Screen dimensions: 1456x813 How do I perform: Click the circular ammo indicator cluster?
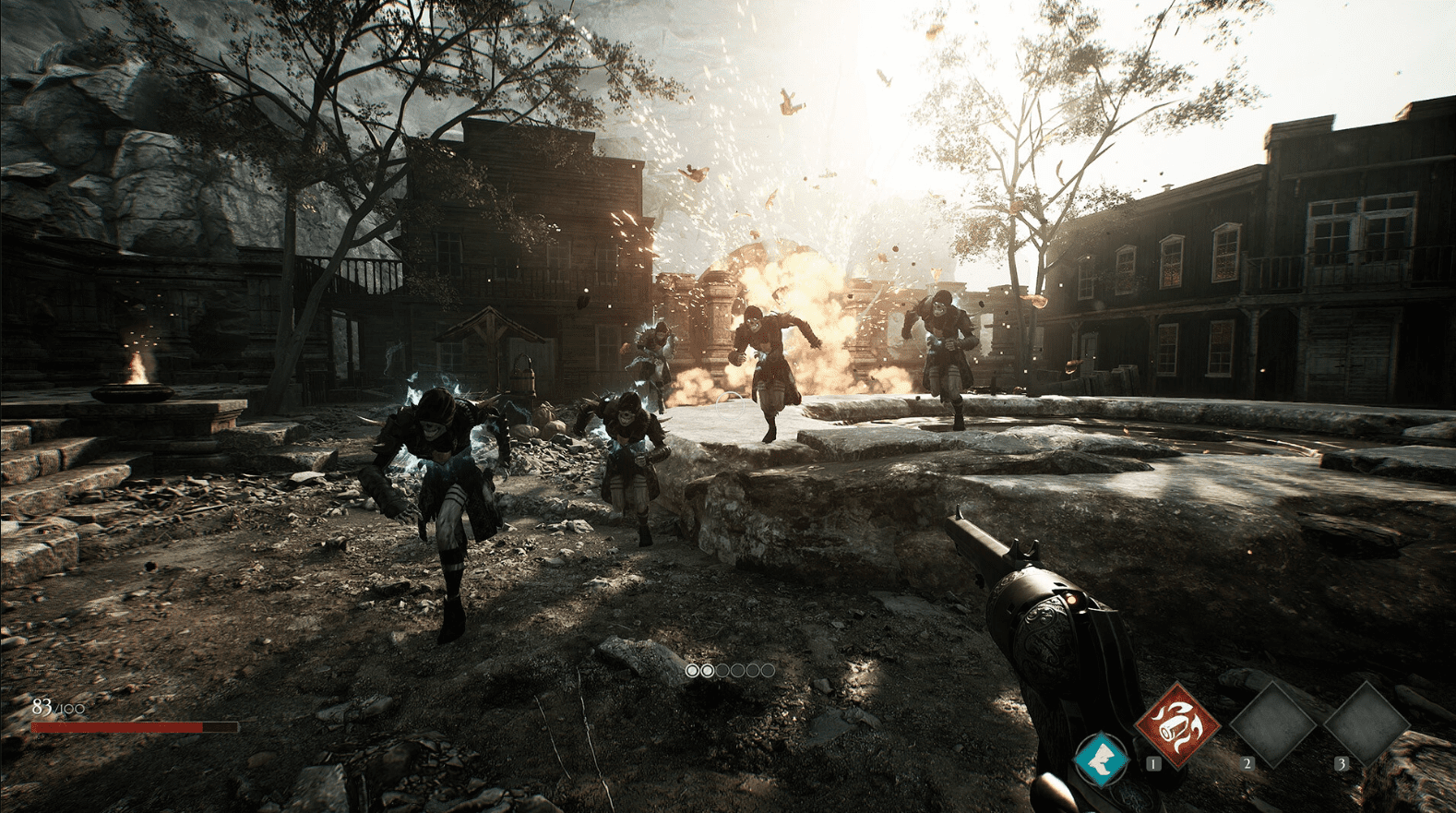(x=728, y=671)
